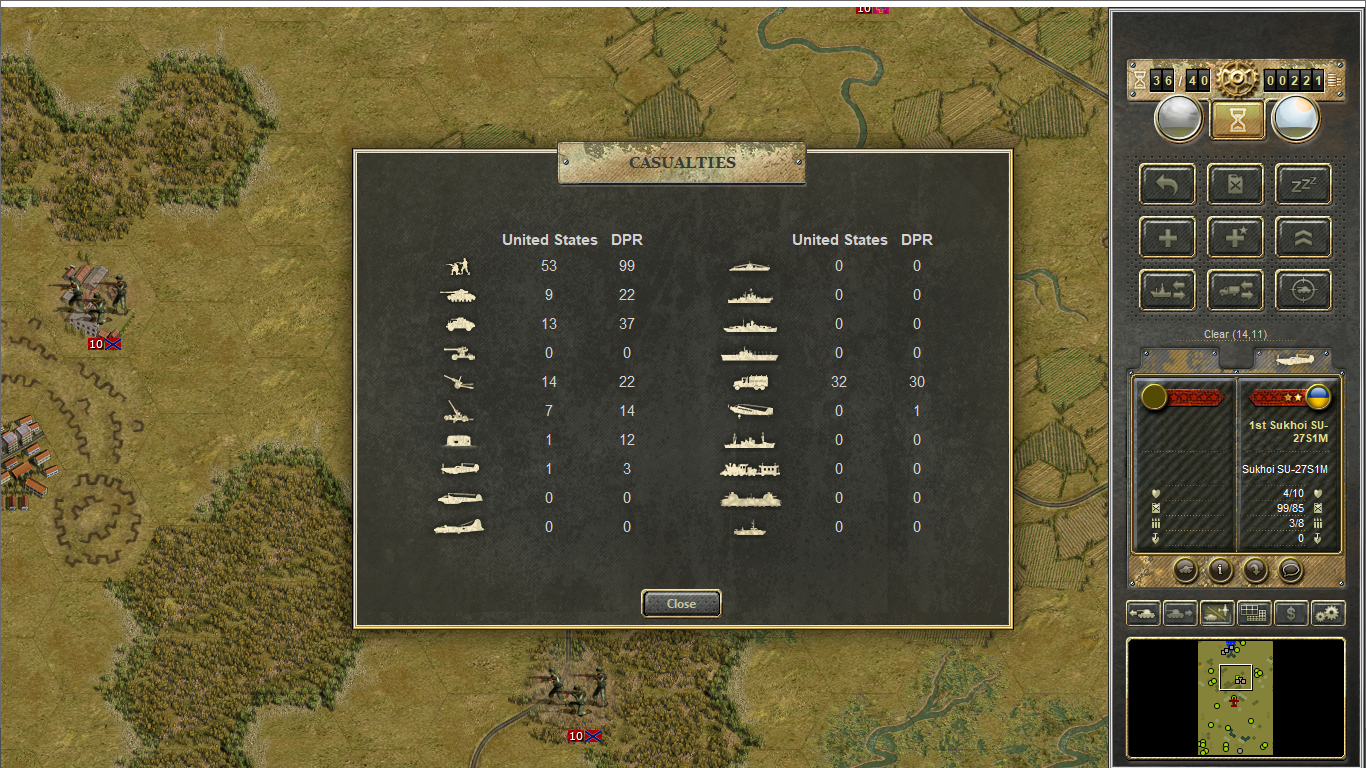Screen dimensions: 1366x768
Task: Open the gears options button in bottom toolbar
Action: [x=1328, y=613]
